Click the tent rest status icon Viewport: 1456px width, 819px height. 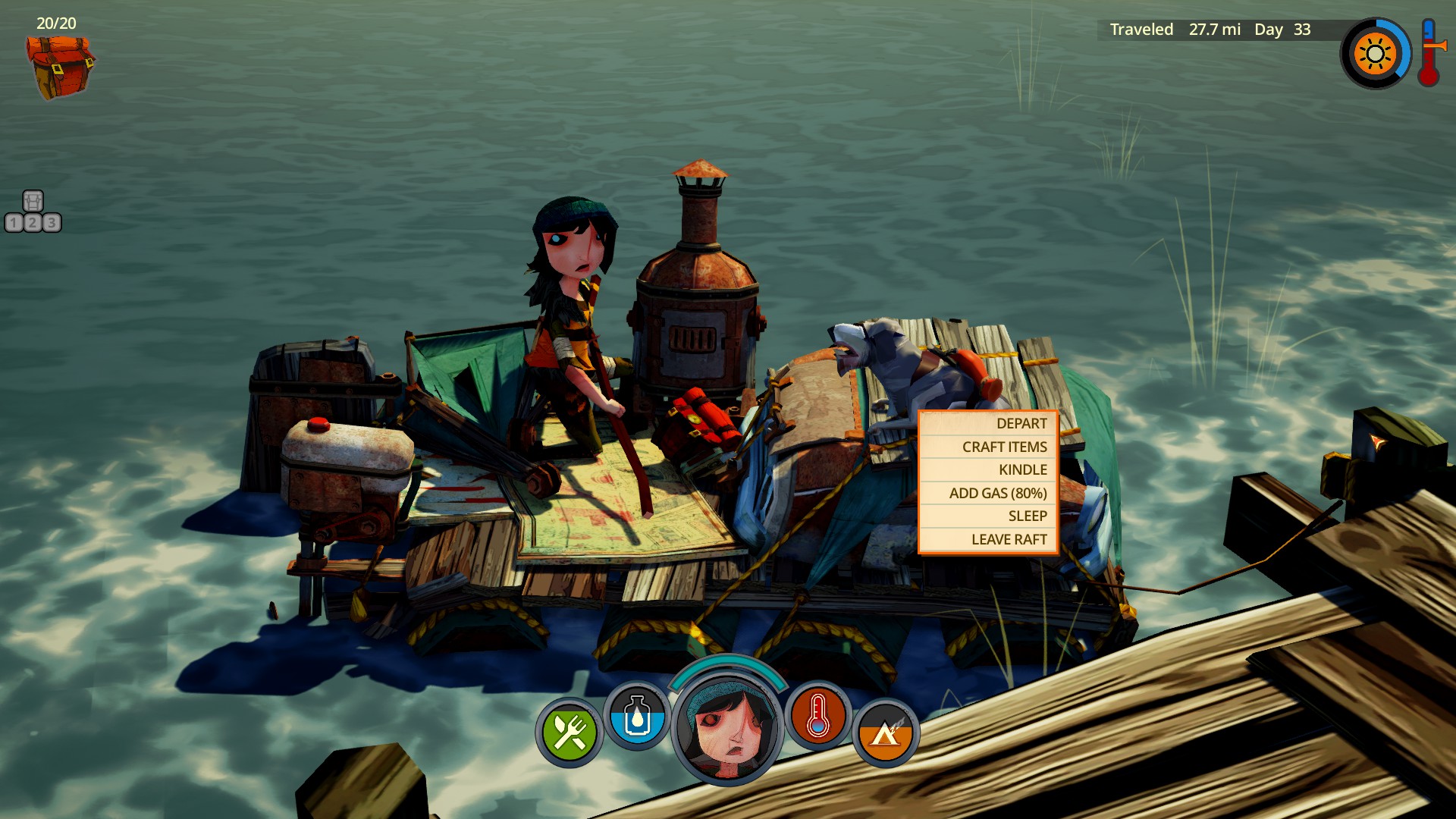pyautogui.click(x=885, y=732)
